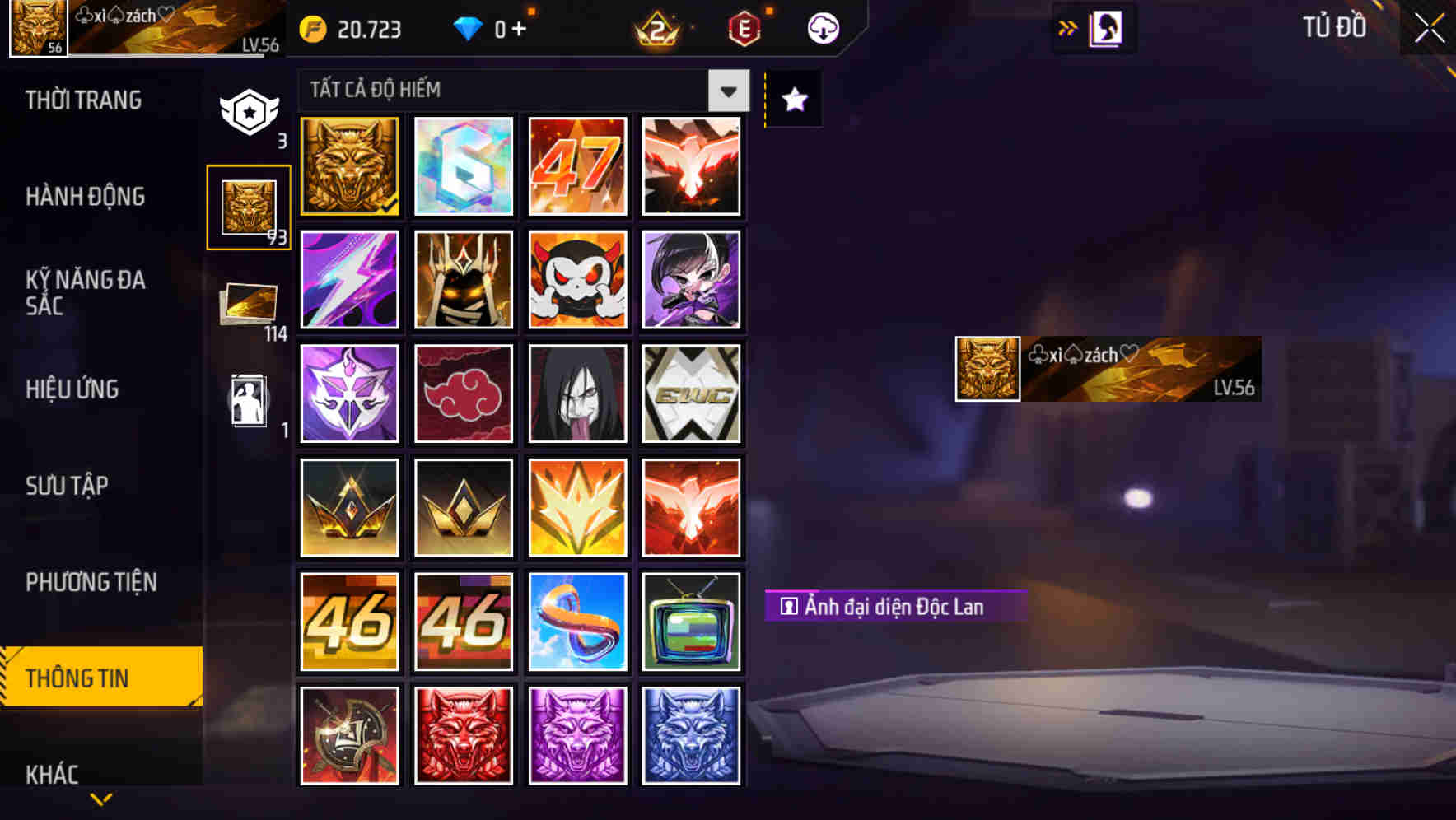This screenshot has width=1456, height=820.
Task: Switch to the HÀNH ĐỘNG tab
Action: (x=85, y=197)
